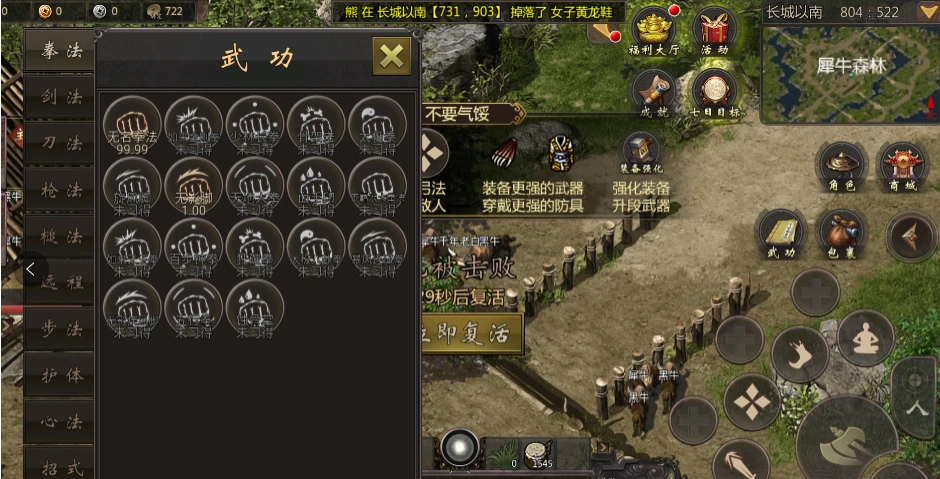The image size is (940, 479).
Task: Open the 角色 character screen
Action: click(x=840, y=166)
